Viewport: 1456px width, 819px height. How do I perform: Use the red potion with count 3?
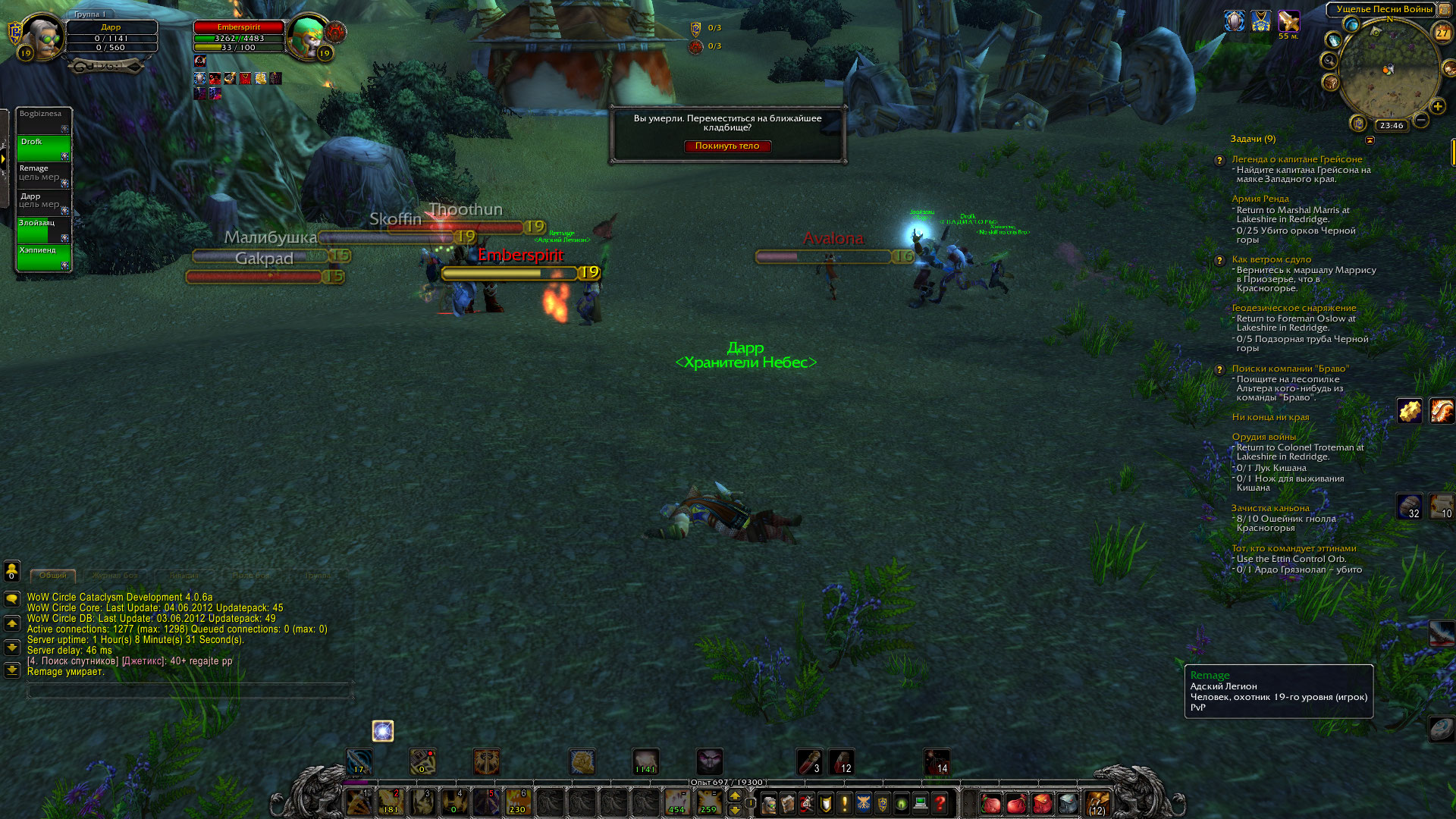click(809, 761)
